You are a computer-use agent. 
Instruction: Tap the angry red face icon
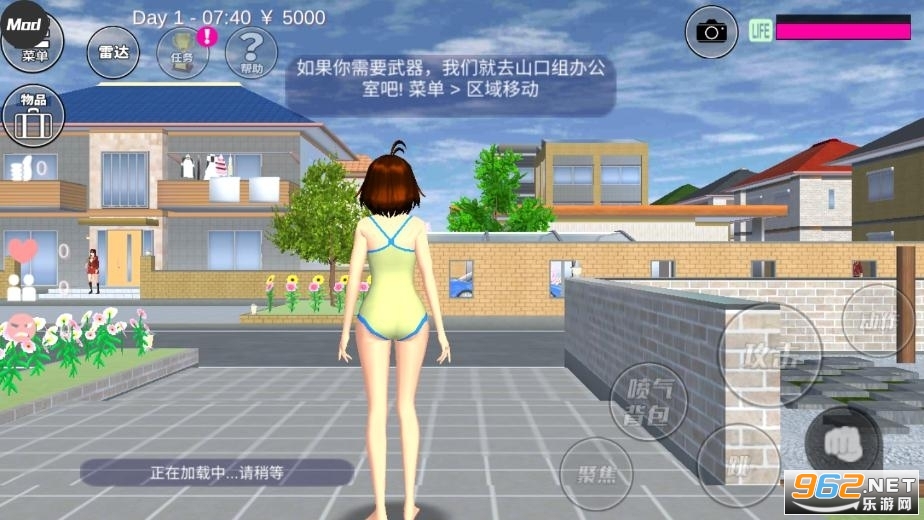point(20,326)
